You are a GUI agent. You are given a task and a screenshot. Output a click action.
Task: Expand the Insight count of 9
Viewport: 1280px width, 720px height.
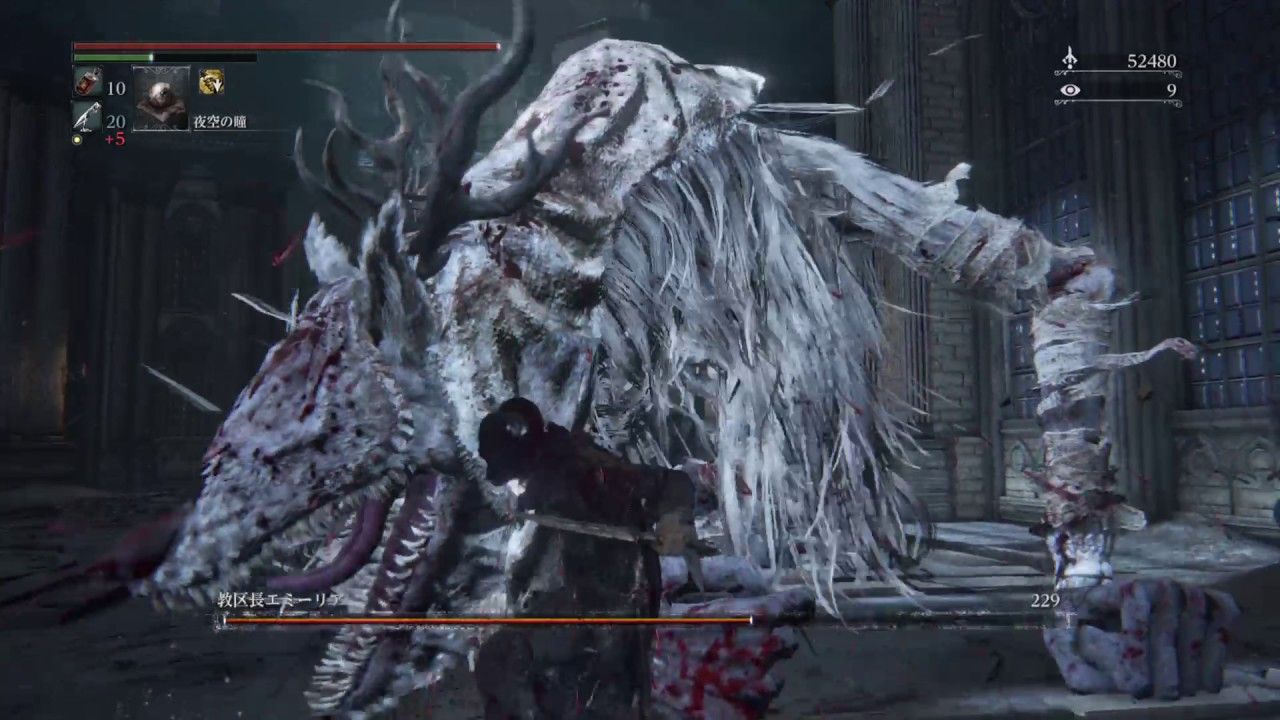[x=1170, y=90]
